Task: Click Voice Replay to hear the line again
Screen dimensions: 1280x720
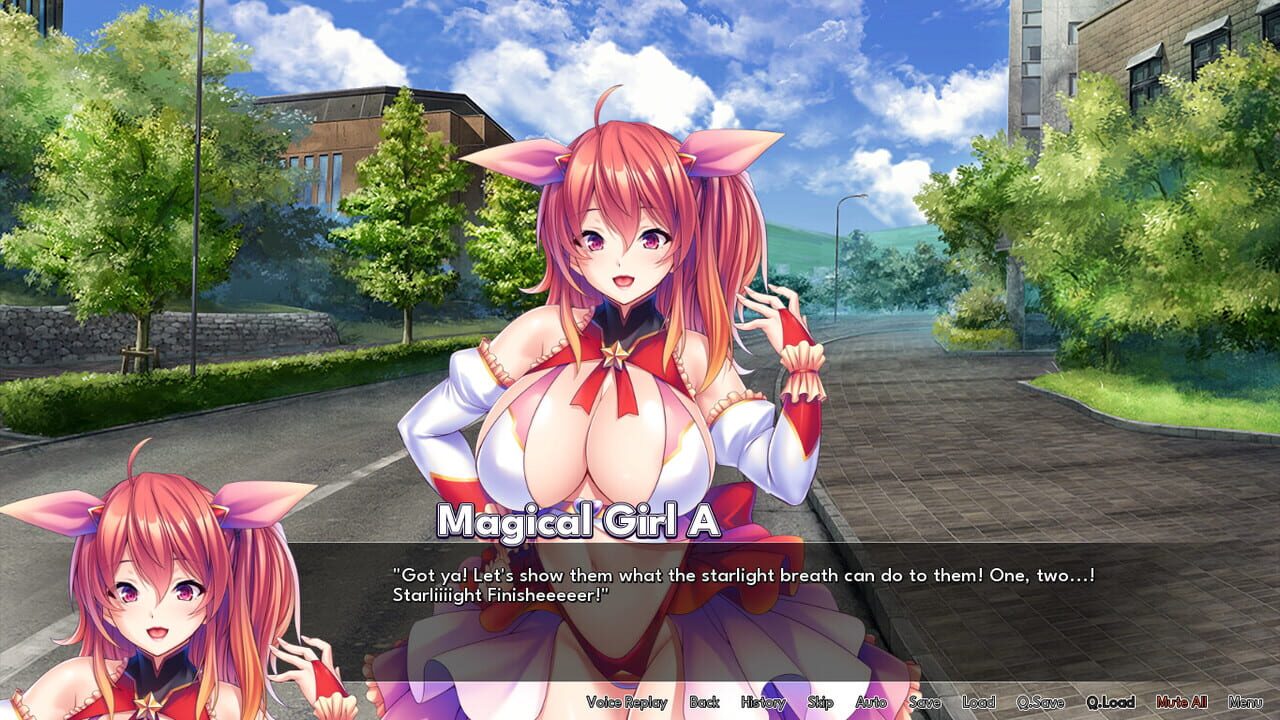Action: click(628, 703)
